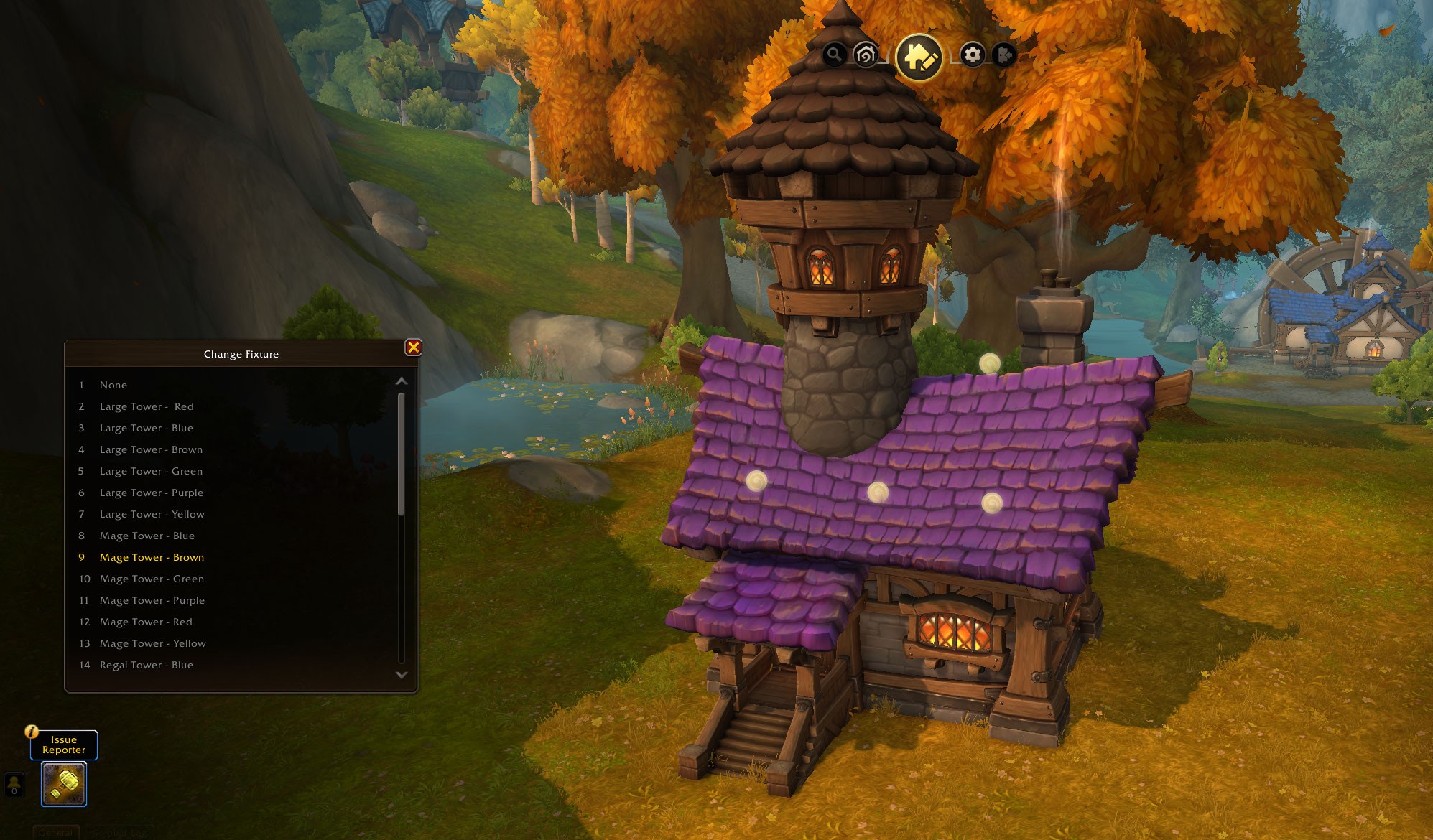Open the Issue Reporter
The height and width of the screenshot is (840, 1433).
tap(64, 745)
